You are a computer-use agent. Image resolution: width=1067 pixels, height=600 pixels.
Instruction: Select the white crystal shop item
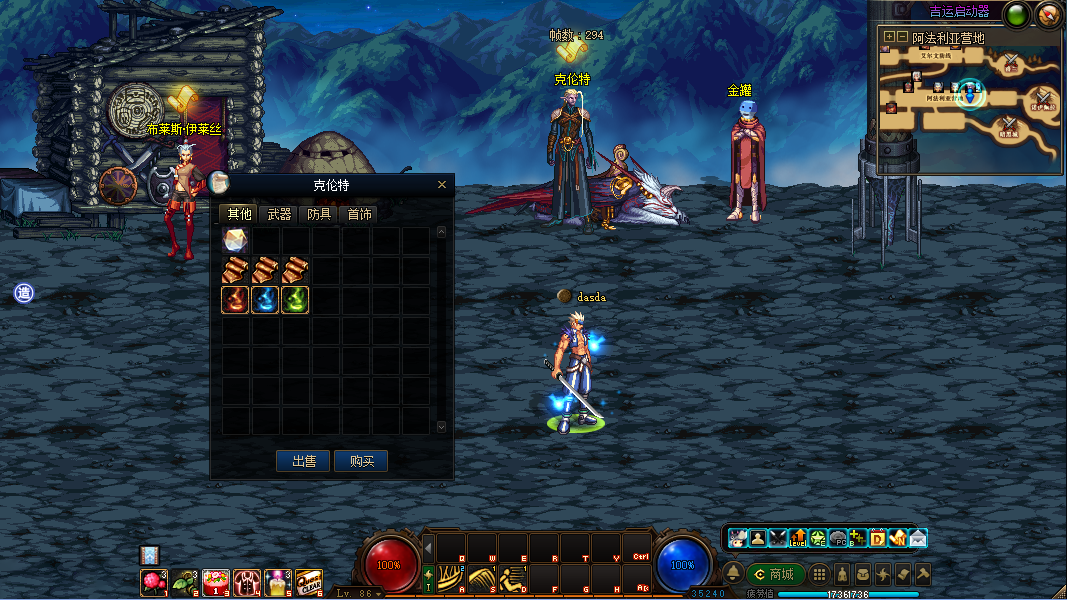point(236,241)
